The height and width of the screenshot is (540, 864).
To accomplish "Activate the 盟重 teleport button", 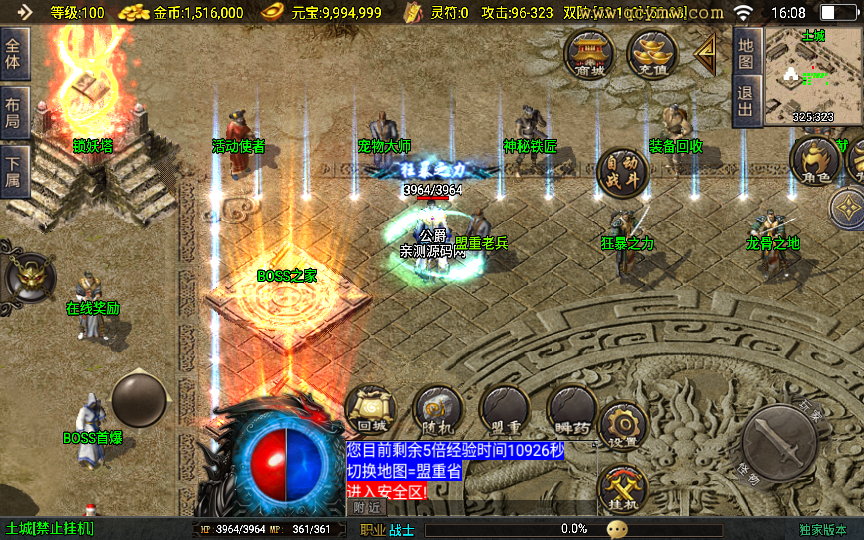I will click(x=505, y=411).
